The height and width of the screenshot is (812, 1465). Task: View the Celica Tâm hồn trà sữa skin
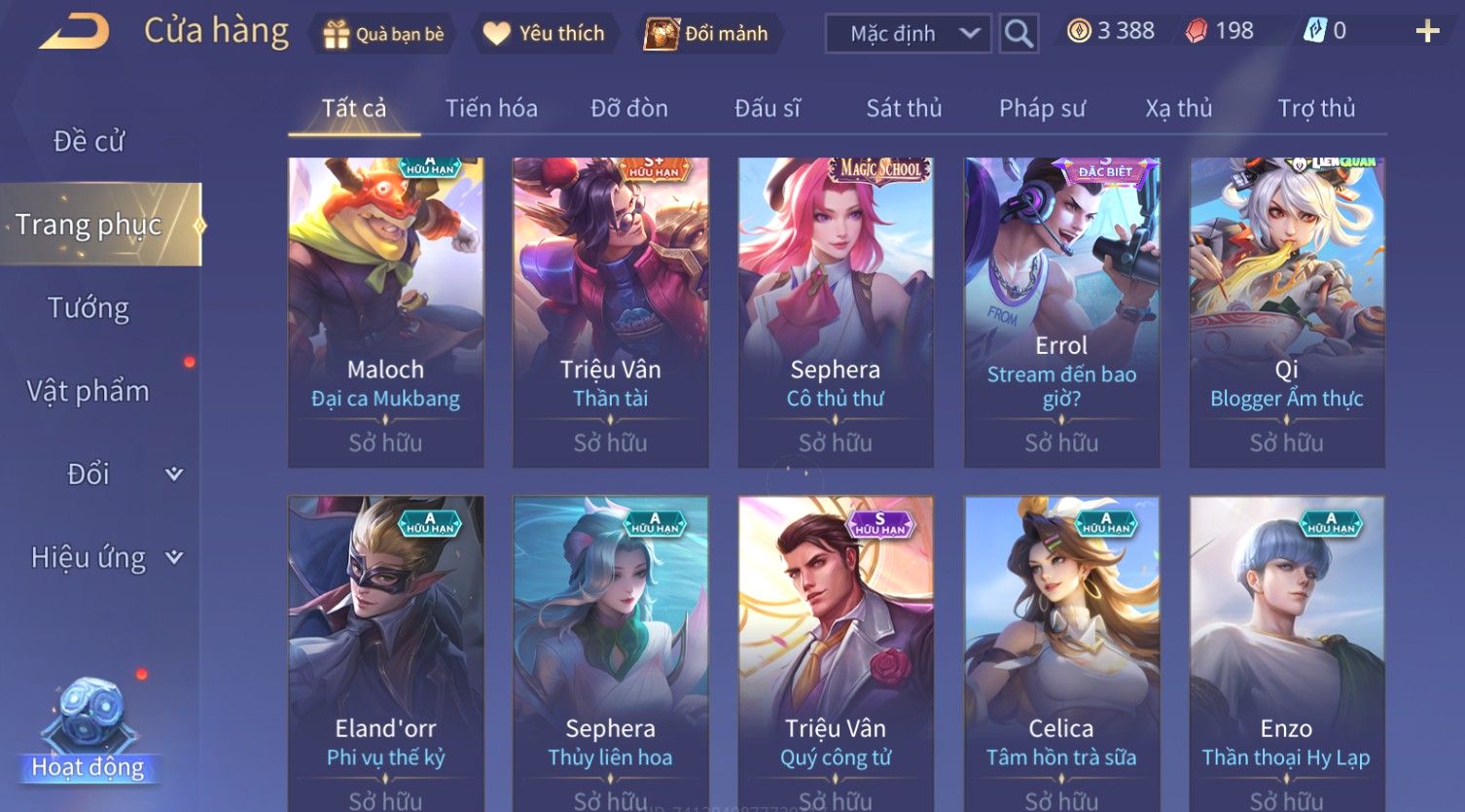[1060, 652]
